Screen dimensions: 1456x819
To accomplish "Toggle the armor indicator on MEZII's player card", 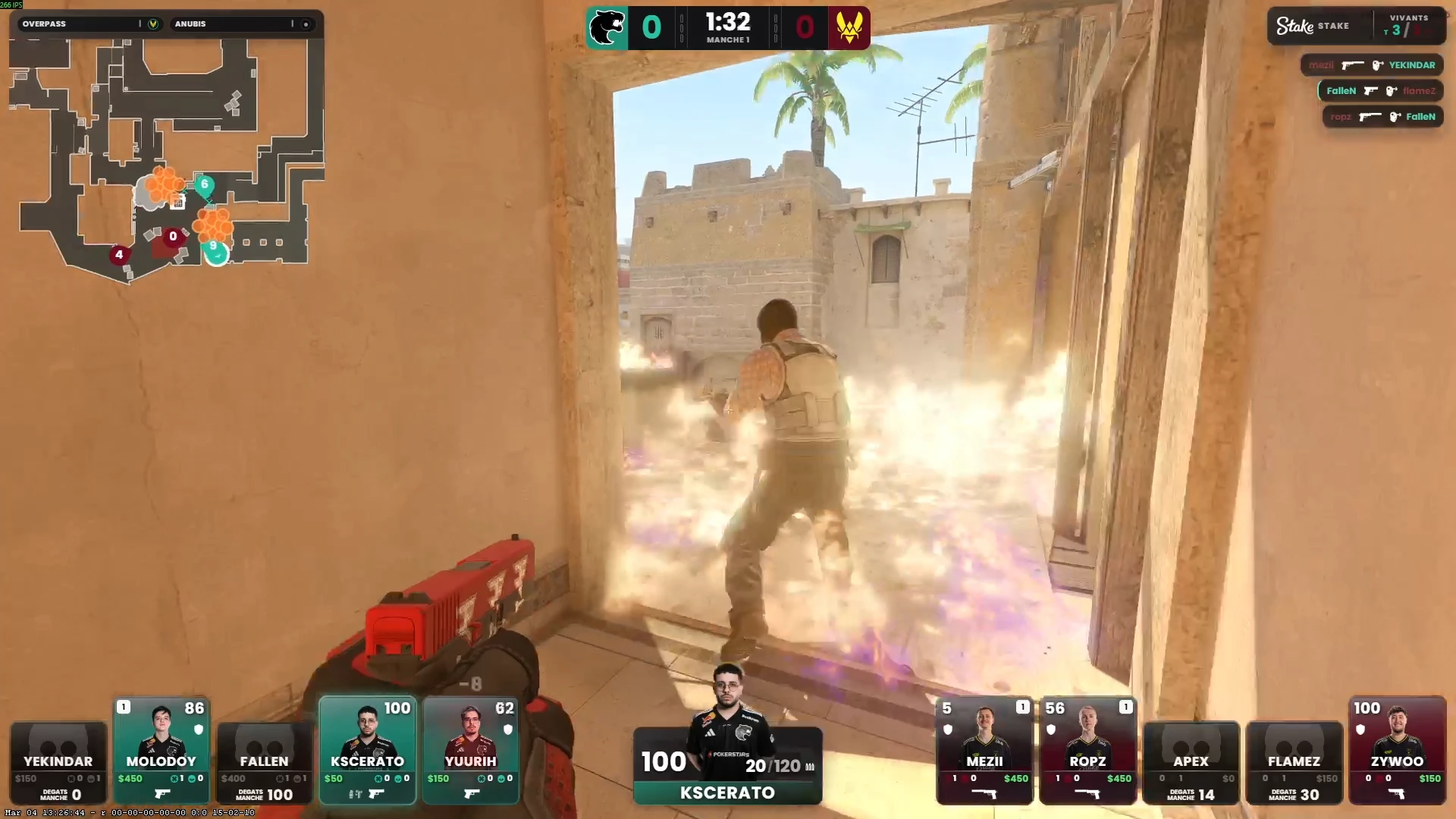I will click(x=949, y=730).
